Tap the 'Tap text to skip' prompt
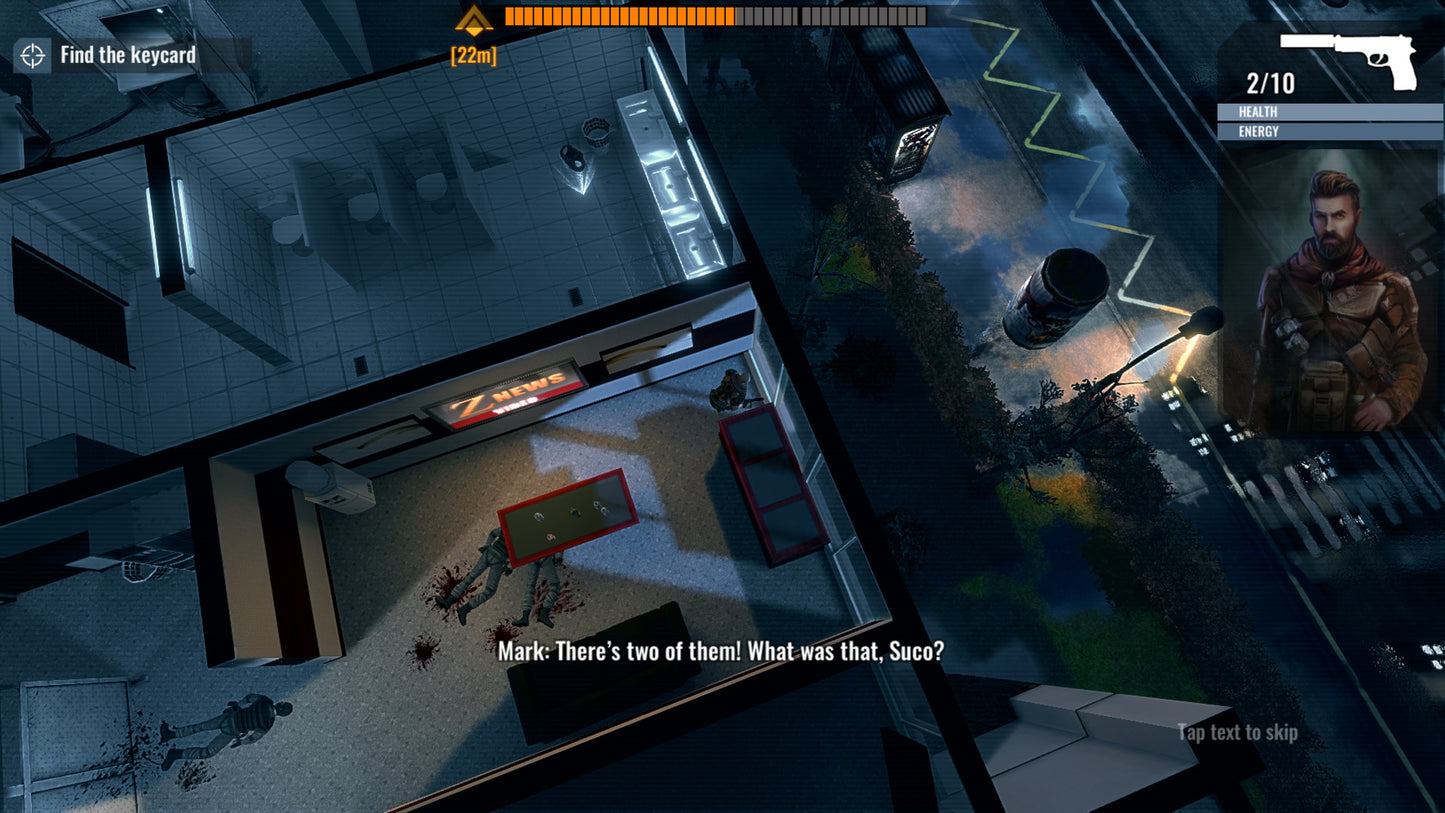 [x=1237, y=733]
